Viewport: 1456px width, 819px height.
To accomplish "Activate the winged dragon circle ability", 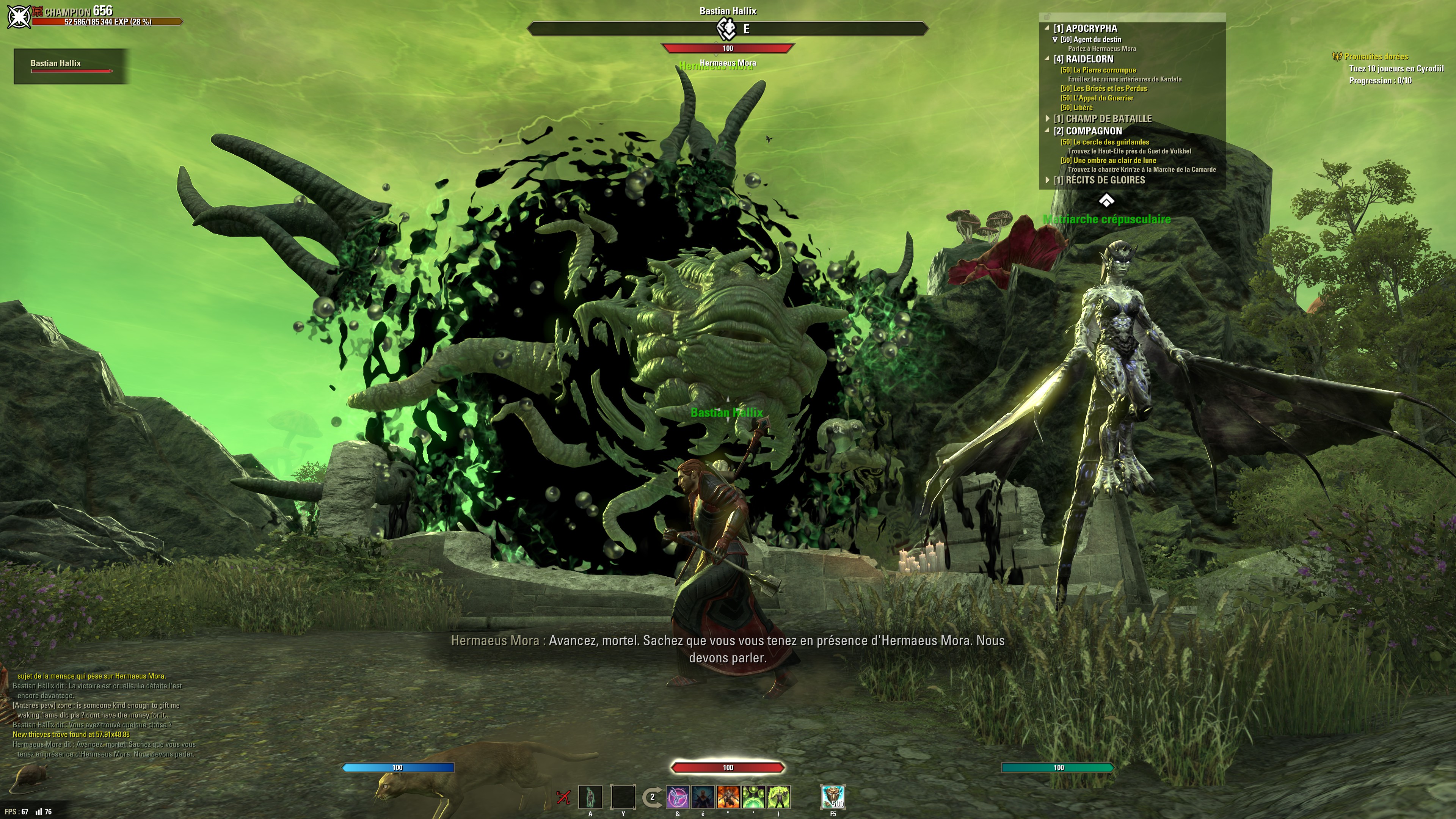I will coord(678,797).
